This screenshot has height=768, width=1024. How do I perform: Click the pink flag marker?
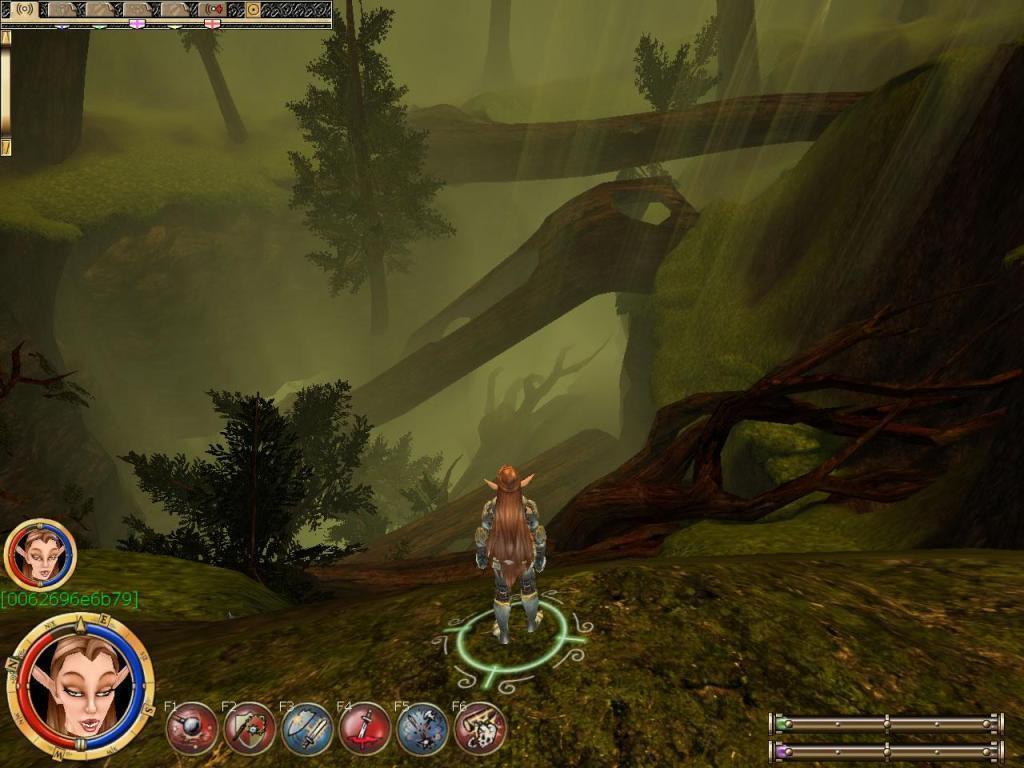137,23
